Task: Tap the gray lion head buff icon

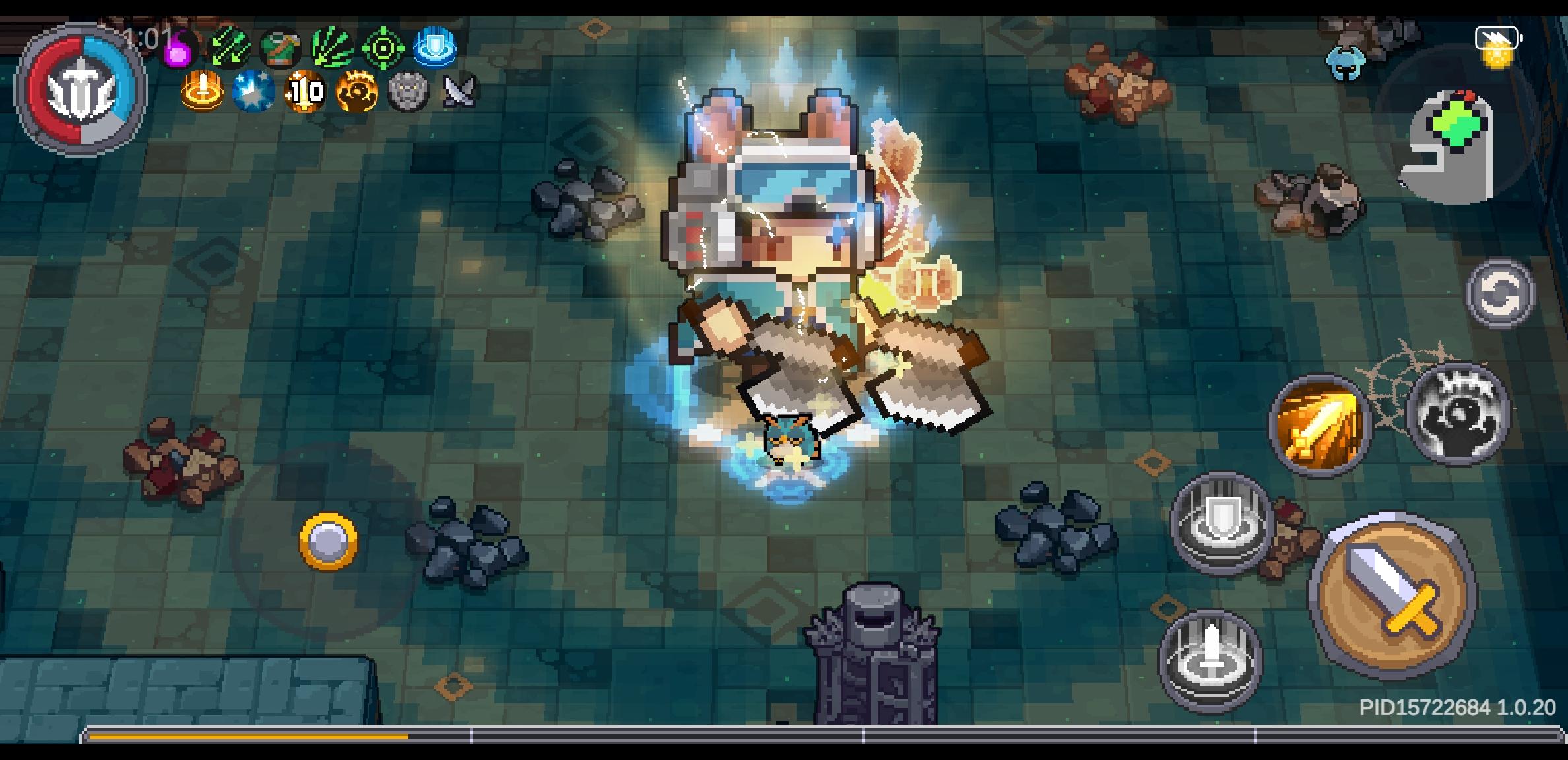Action: click(407, 92)
